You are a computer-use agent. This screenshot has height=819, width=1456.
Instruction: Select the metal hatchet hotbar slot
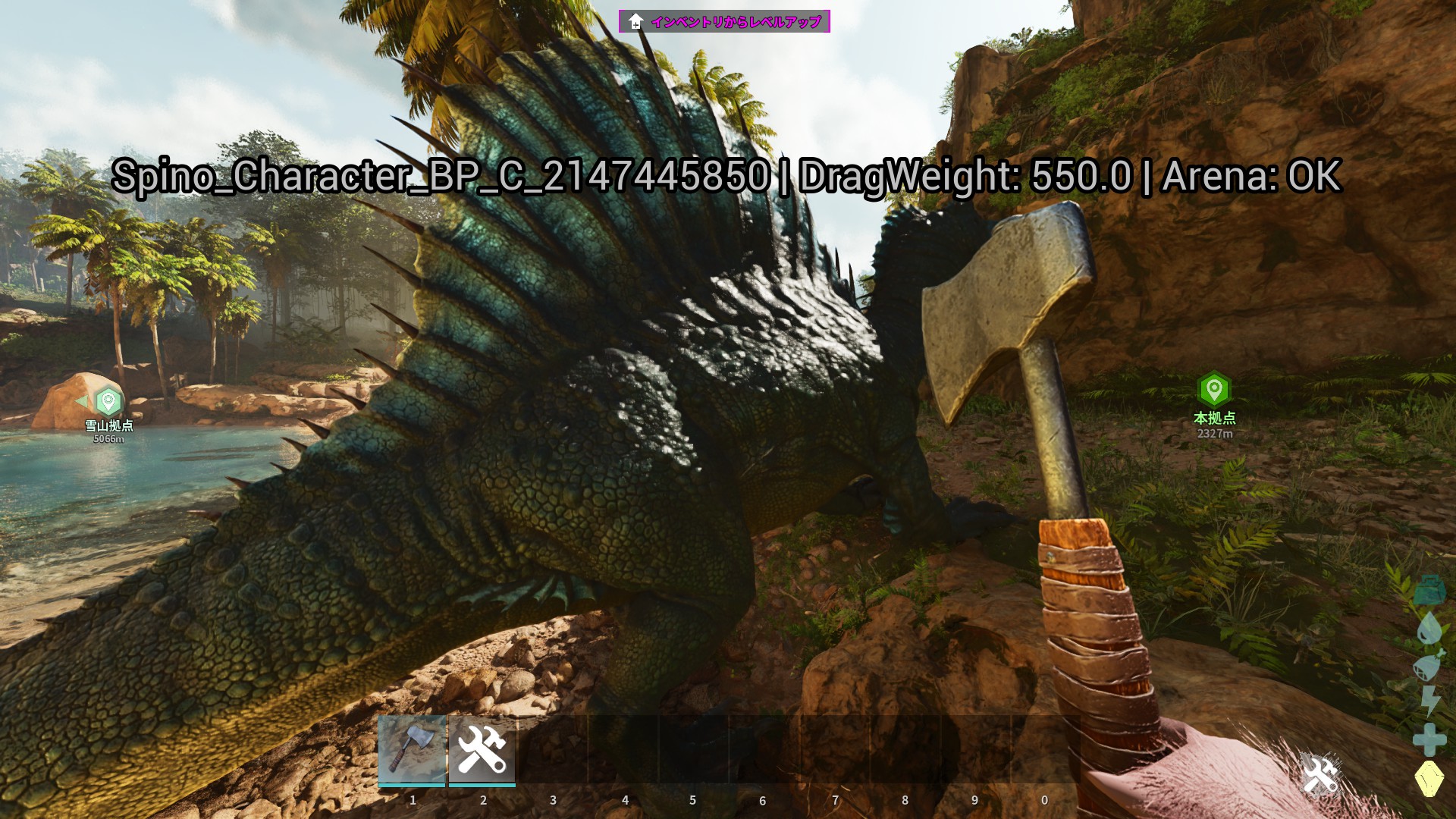pyautogui.click(x=412, y=748)
